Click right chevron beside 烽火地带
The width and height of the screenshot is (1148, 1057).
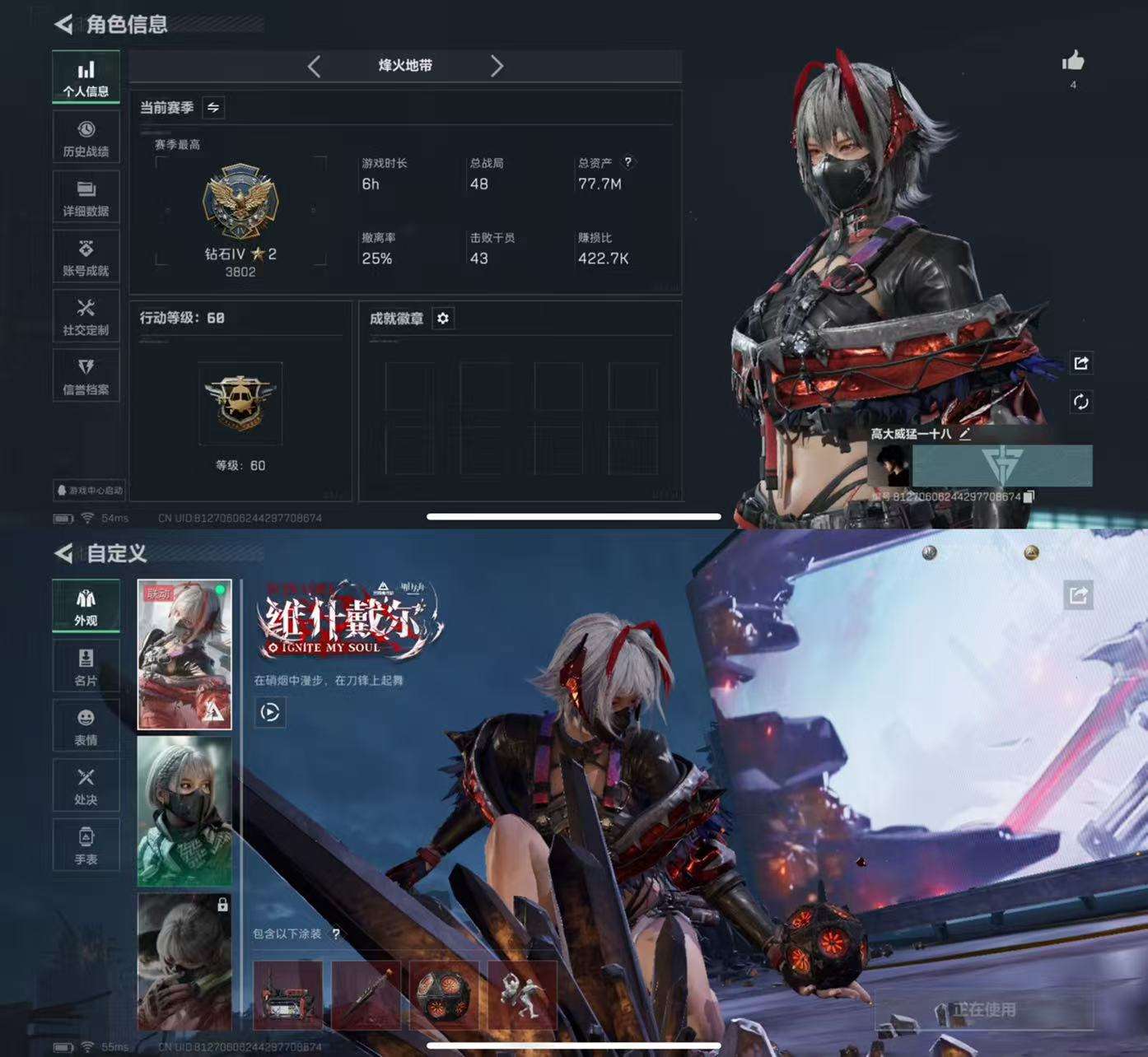[497, 67]
